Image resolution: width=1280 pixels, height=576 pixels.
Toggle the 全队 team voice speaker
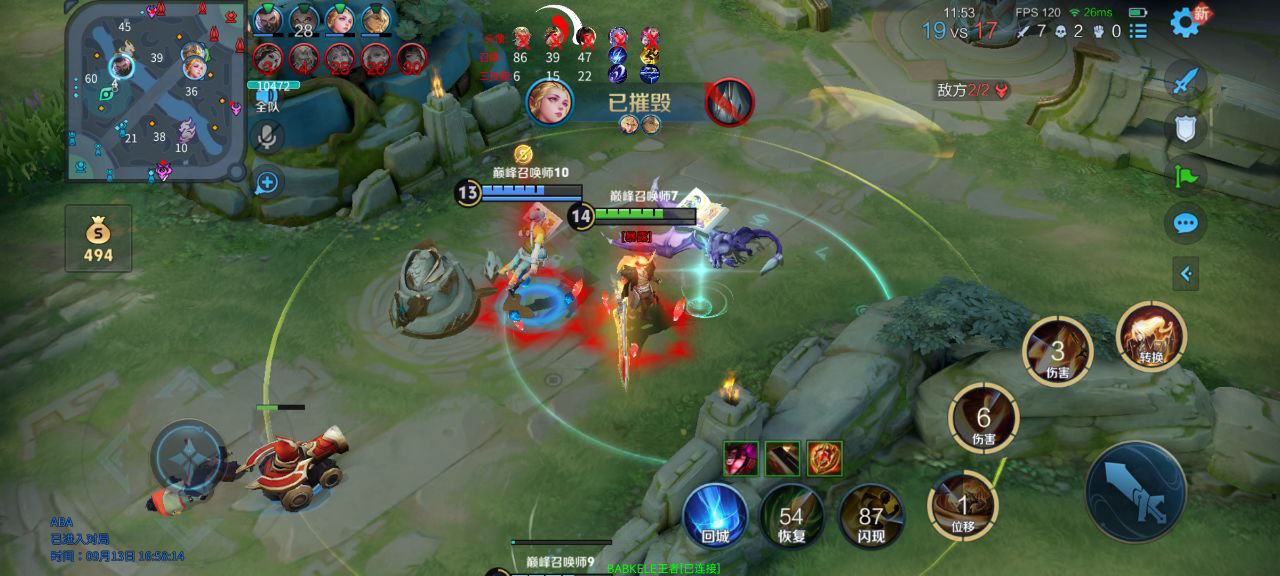[266, 102]
